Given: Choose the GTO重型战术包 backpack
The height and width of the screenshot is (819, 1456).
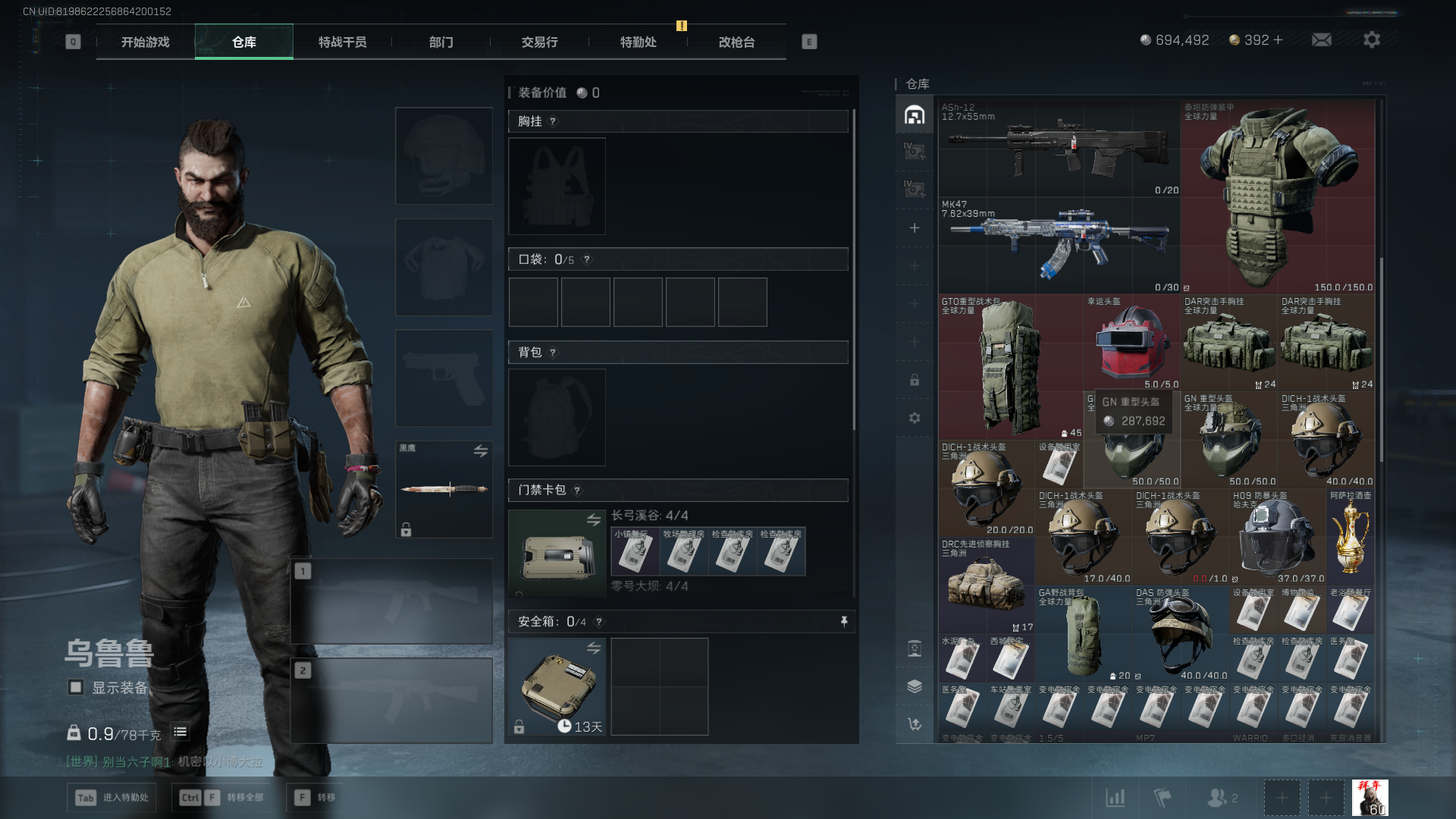Looking at the screenshot, I should [x=1010, y=367].
